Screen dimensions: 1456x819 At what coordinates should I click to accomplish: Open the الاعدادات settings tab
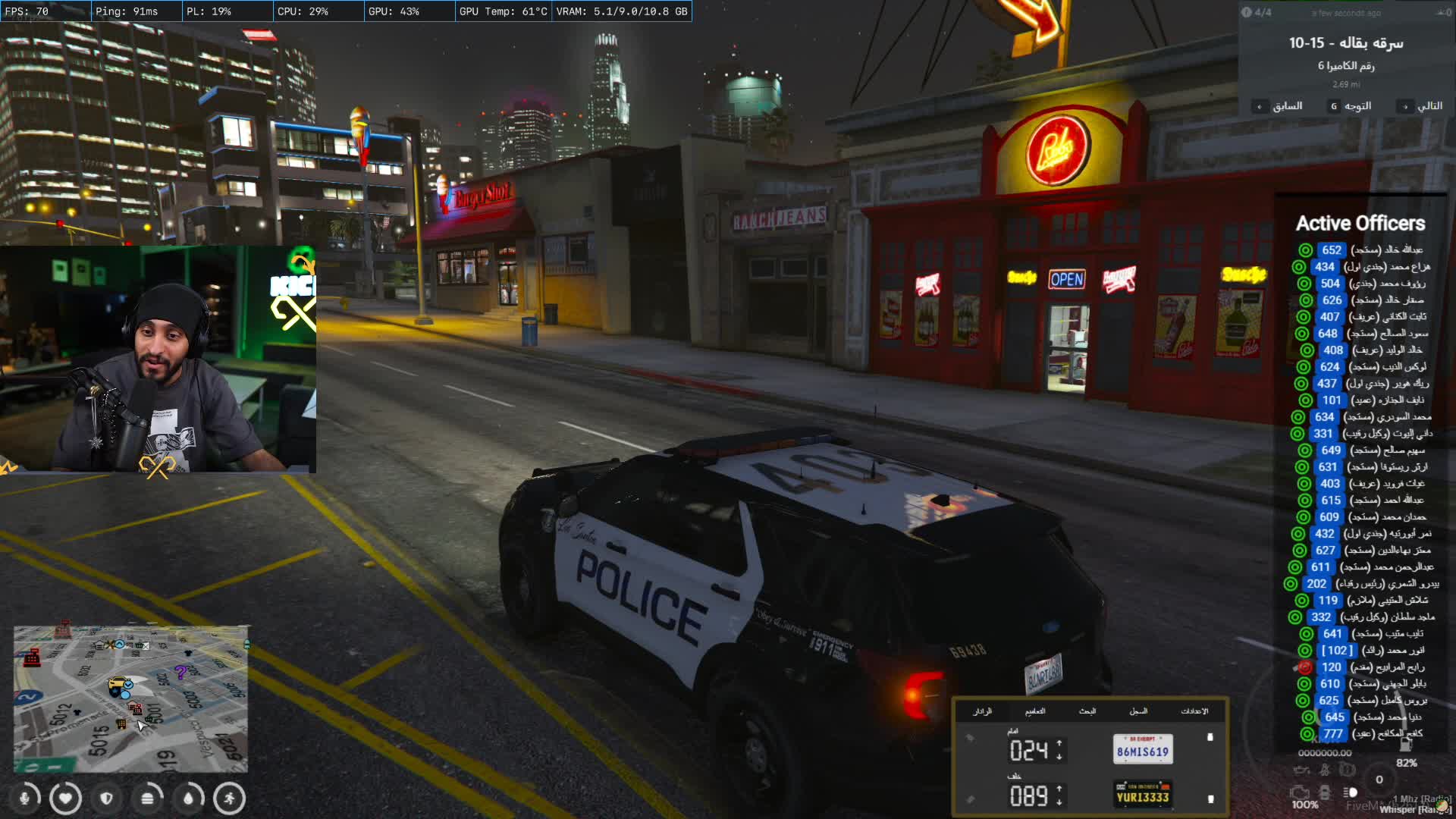[1194, 711]
